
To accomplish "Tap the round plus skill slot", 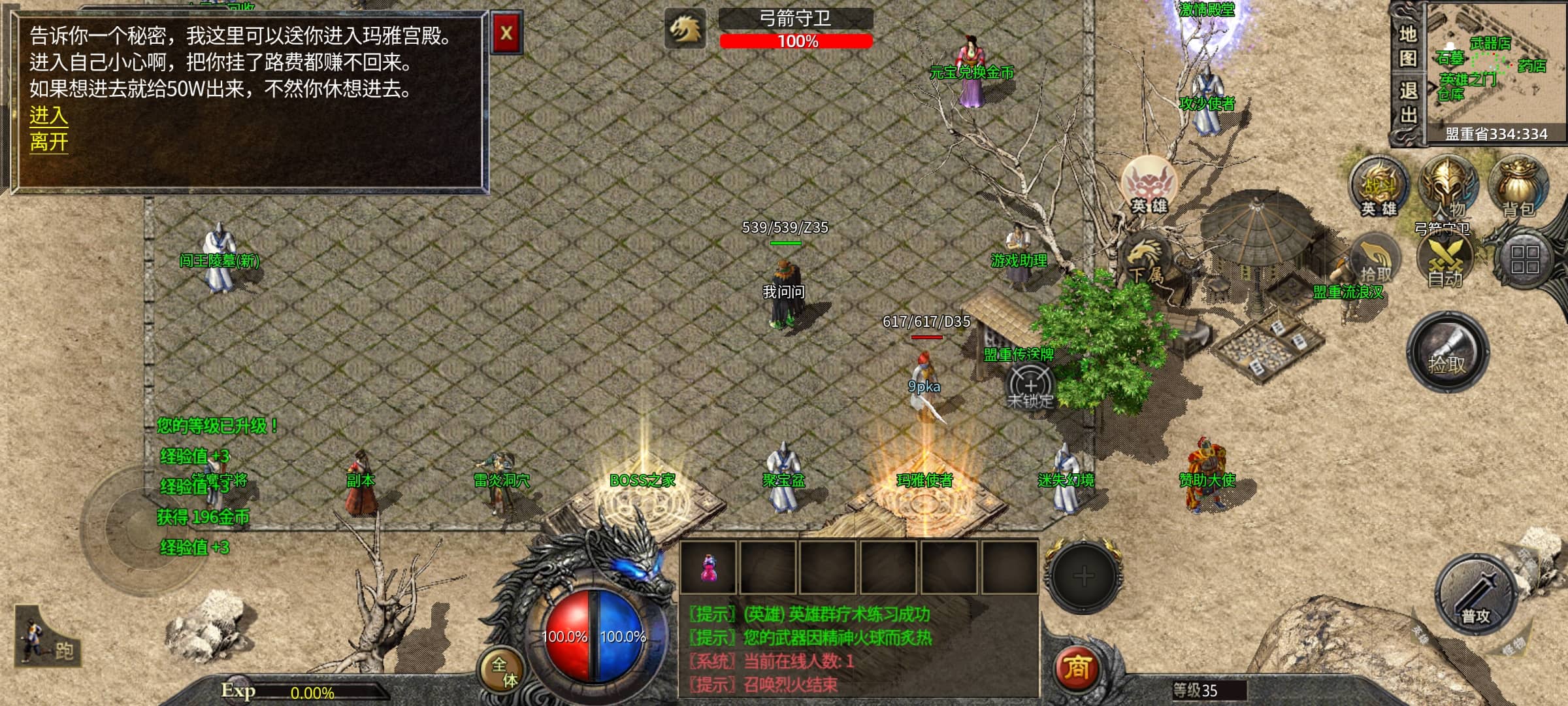I will 1084,576.
